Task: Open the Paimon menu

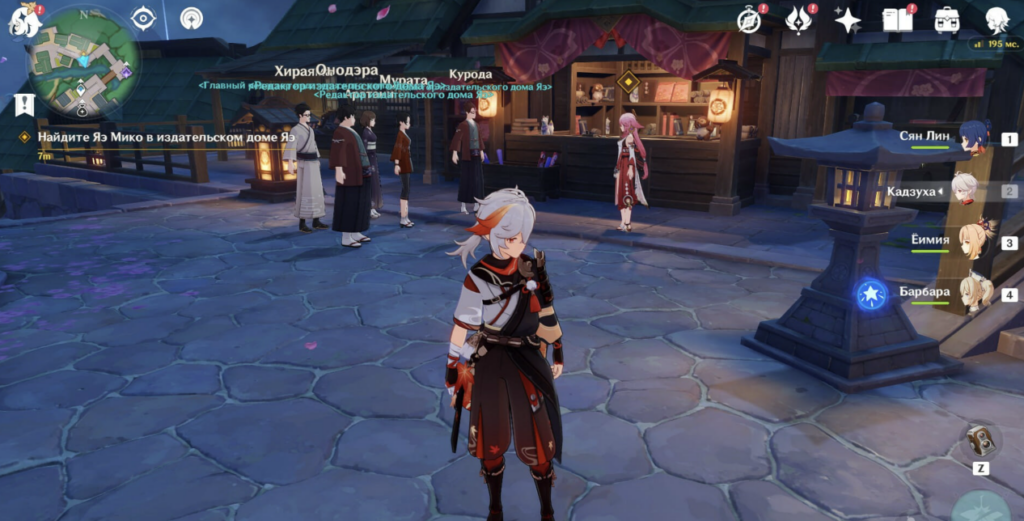Action: [x=24, y=20]
